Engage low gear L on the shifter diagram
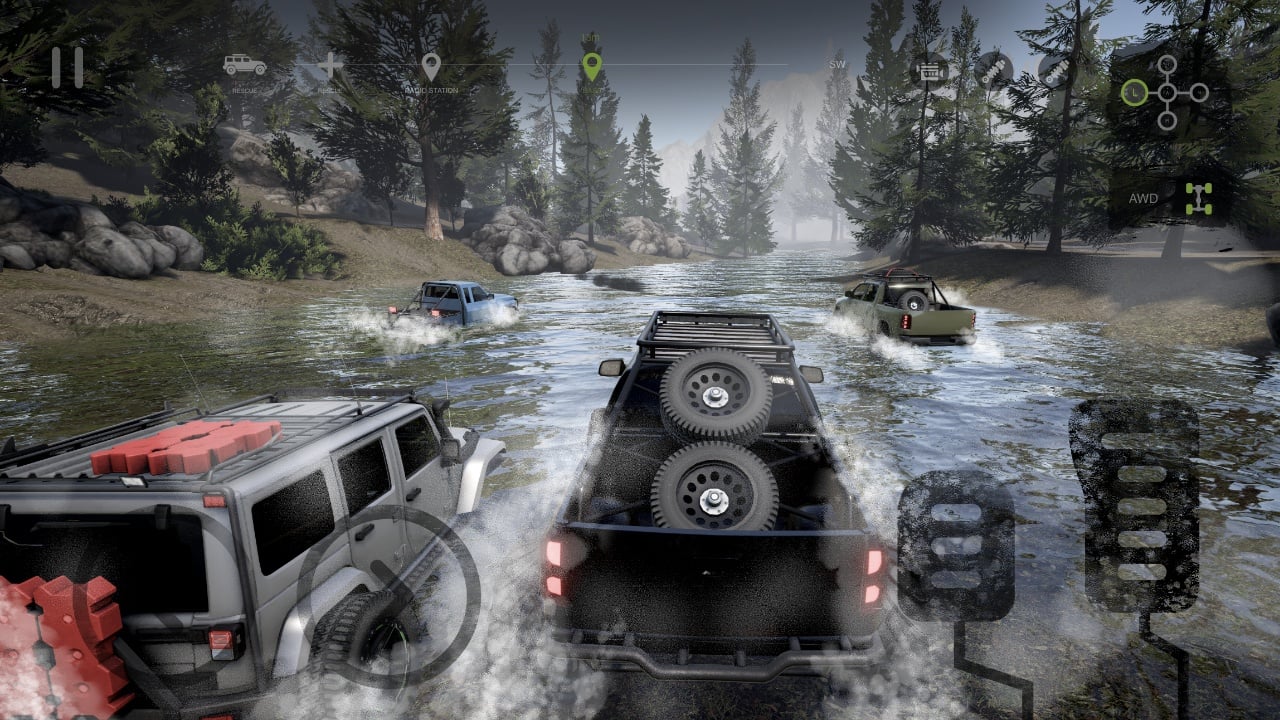 pyautogui.click(x=1135, y=93)
